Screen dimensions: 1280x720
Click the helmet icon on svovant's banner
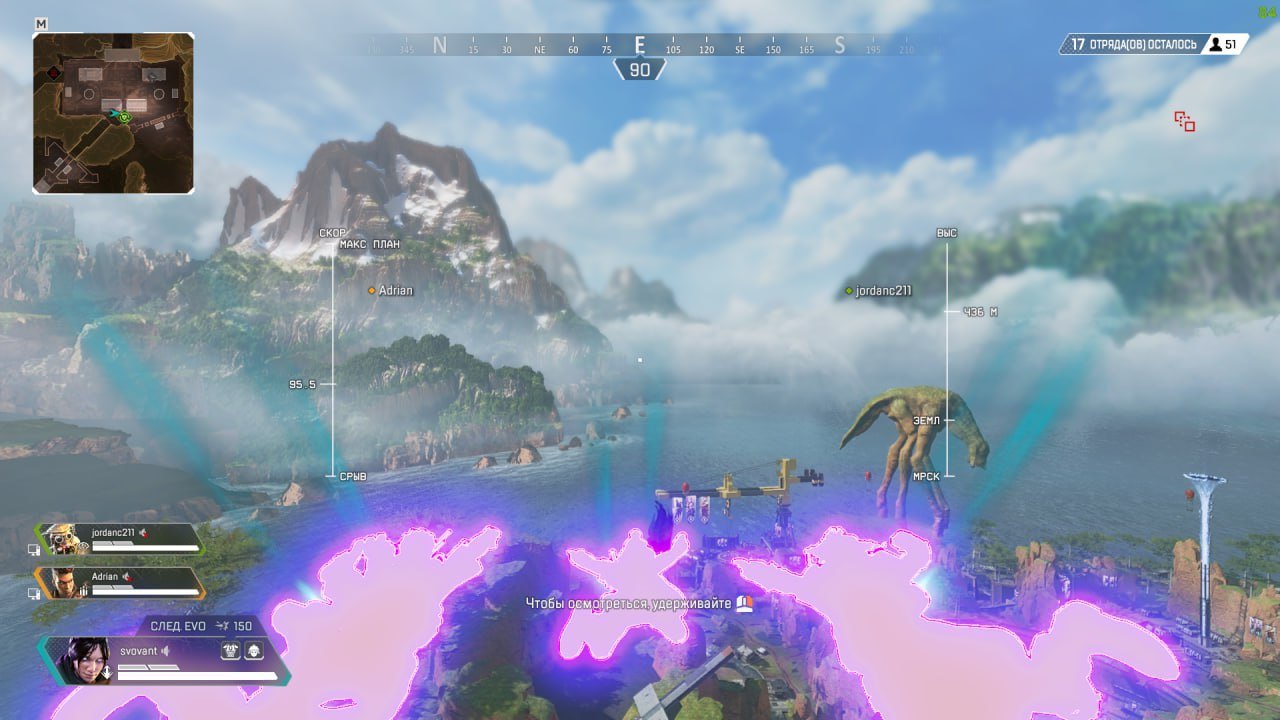254,651
